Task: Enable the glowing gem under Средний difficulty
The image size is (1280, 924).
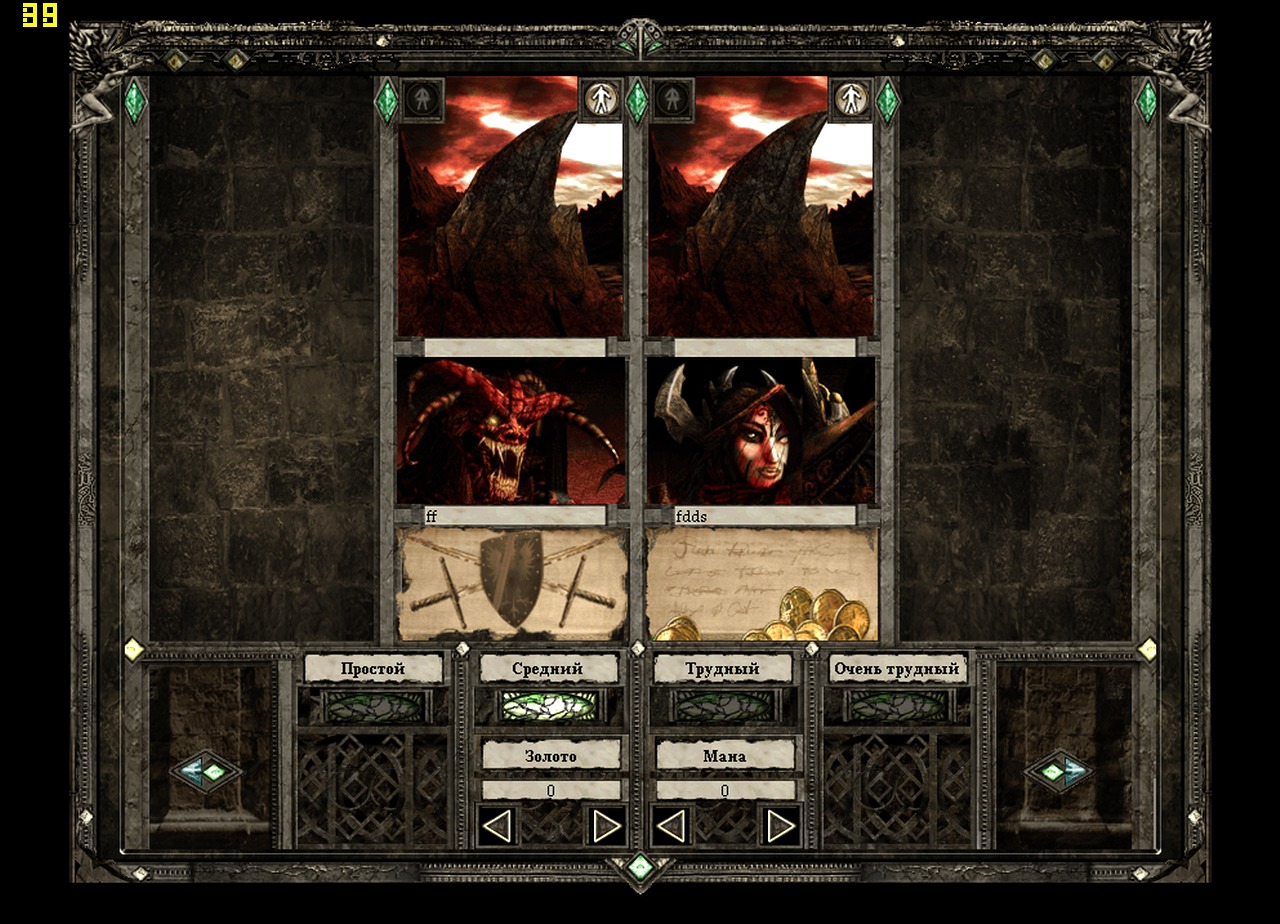Action: pos(549,706)
